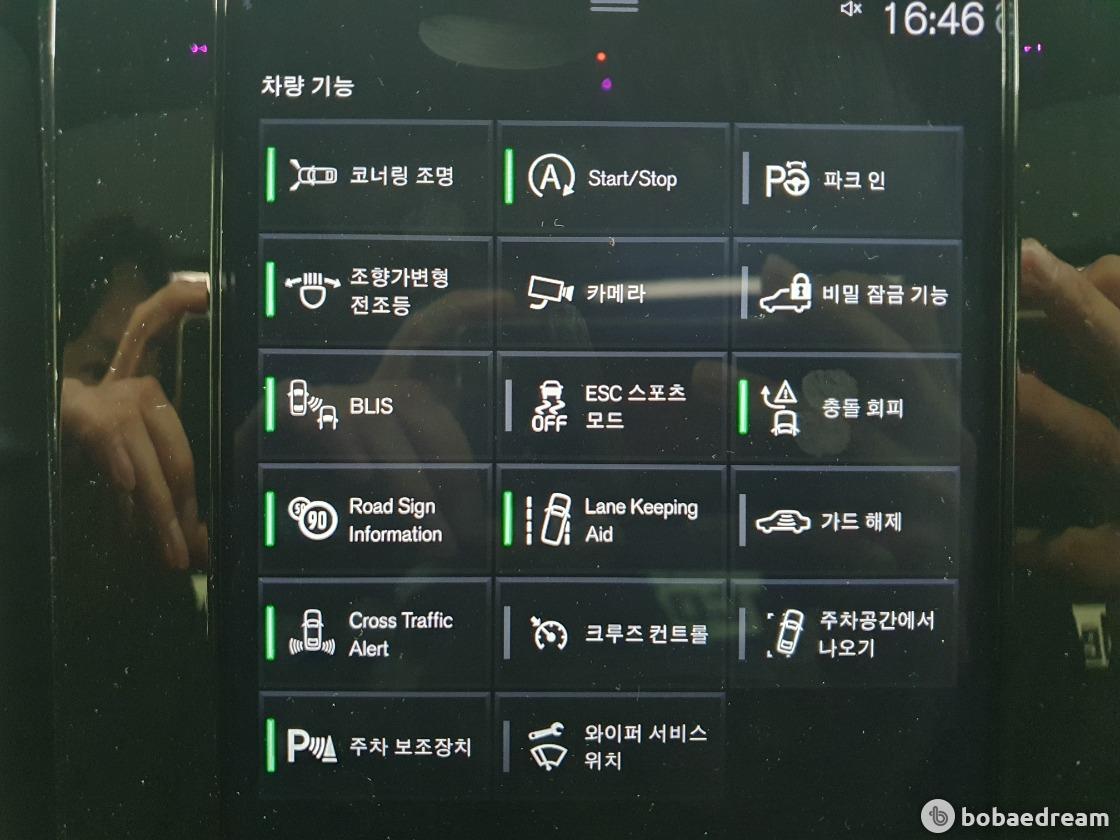Image resolution: width=1120 pixels, height=840 pixels.
Task: Activate 와이퍼 서비스 위치 wiper service position
Action: (612, 746)
